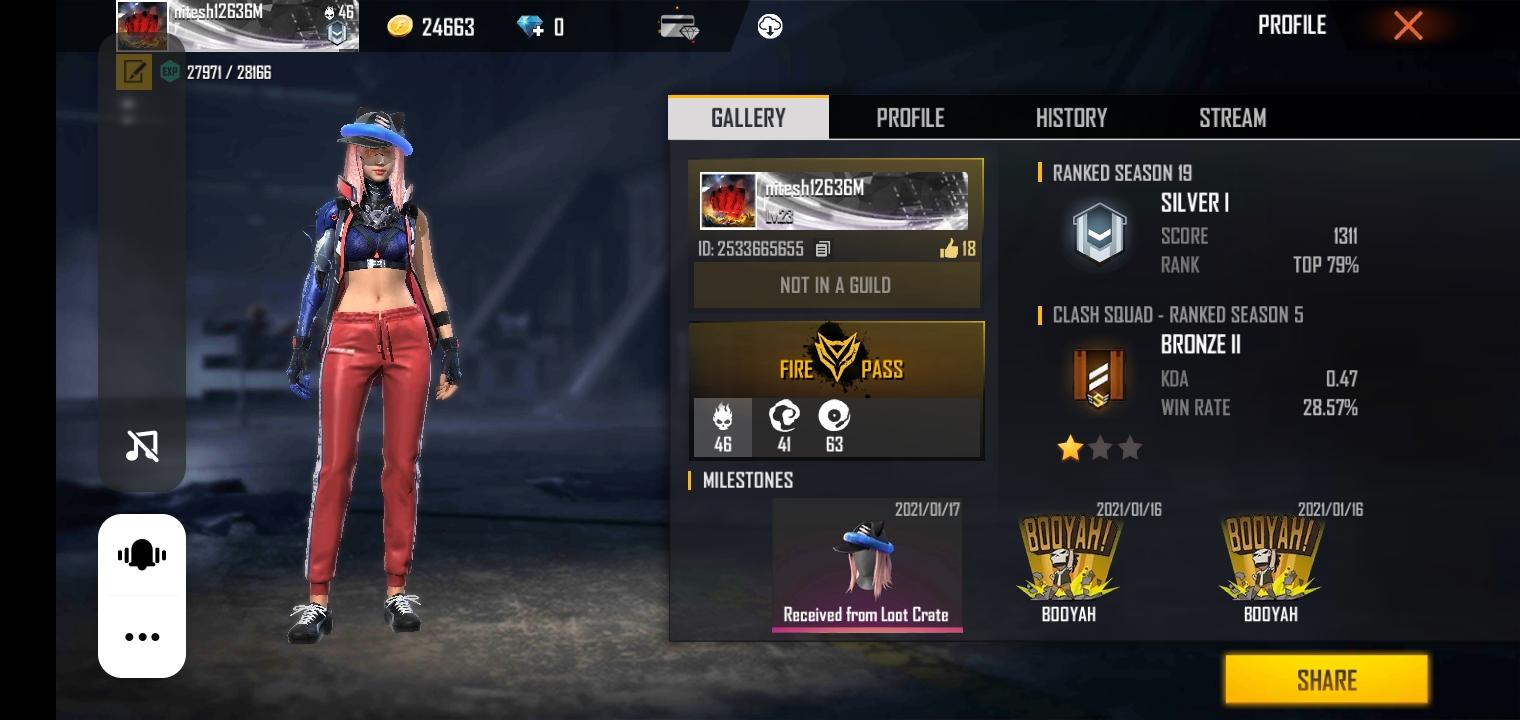Viewport: 1520px width, 720px height.
Task: Like the profile with thumbs-up icon
Action: click(x=949, y=249)
